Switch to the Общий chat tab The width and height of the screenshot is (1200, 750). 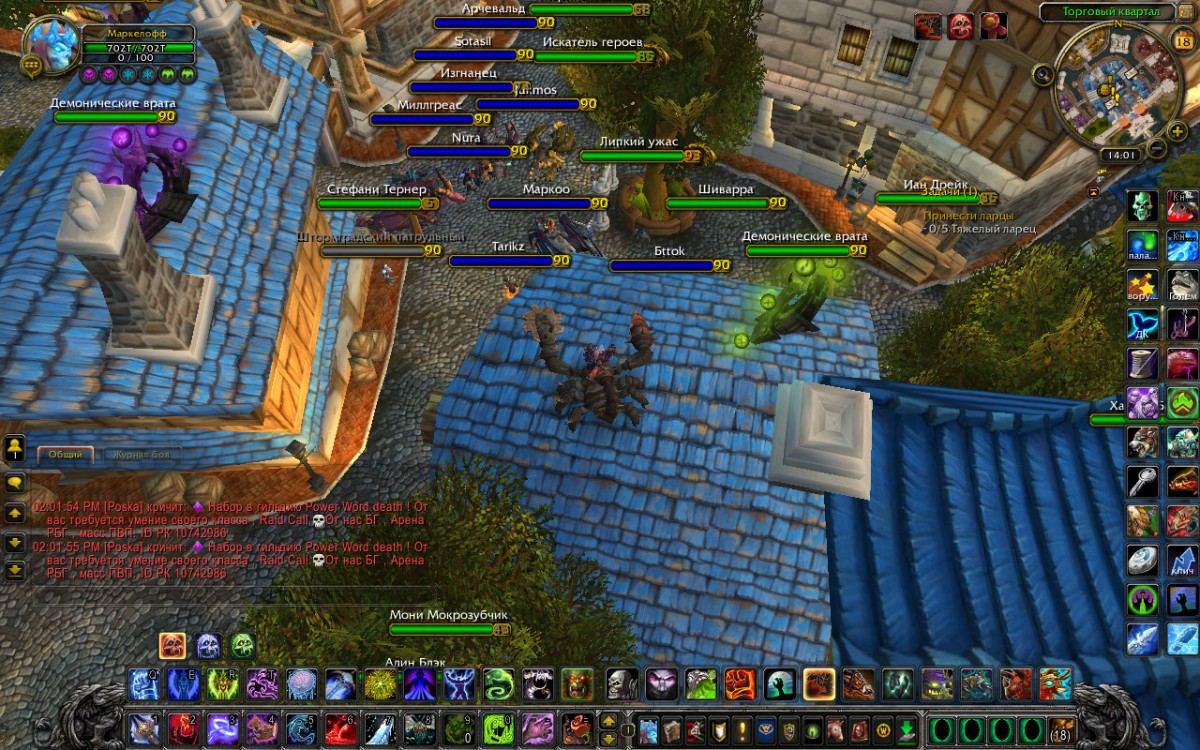66,454
